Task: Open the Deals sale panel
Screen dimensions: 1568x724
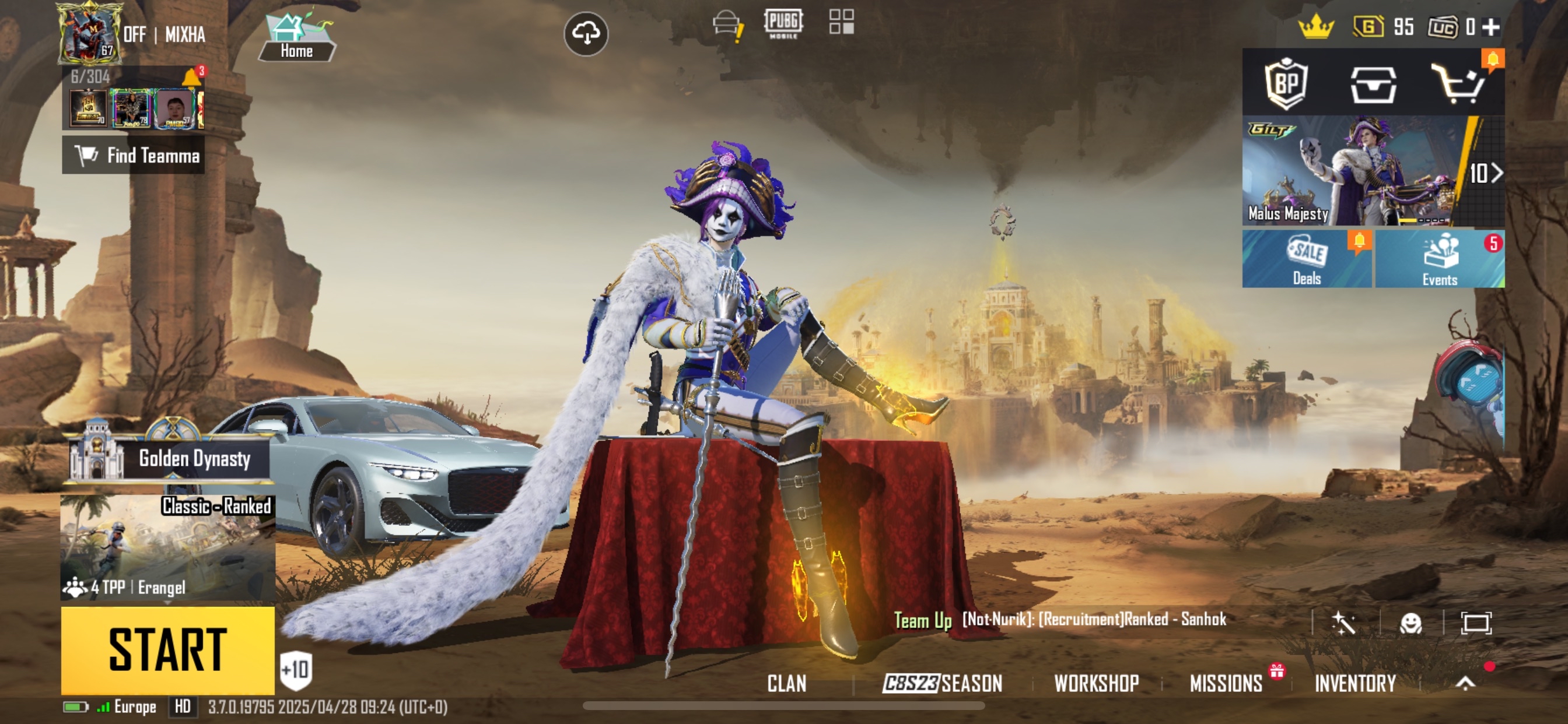Action: pos(1306,259)
